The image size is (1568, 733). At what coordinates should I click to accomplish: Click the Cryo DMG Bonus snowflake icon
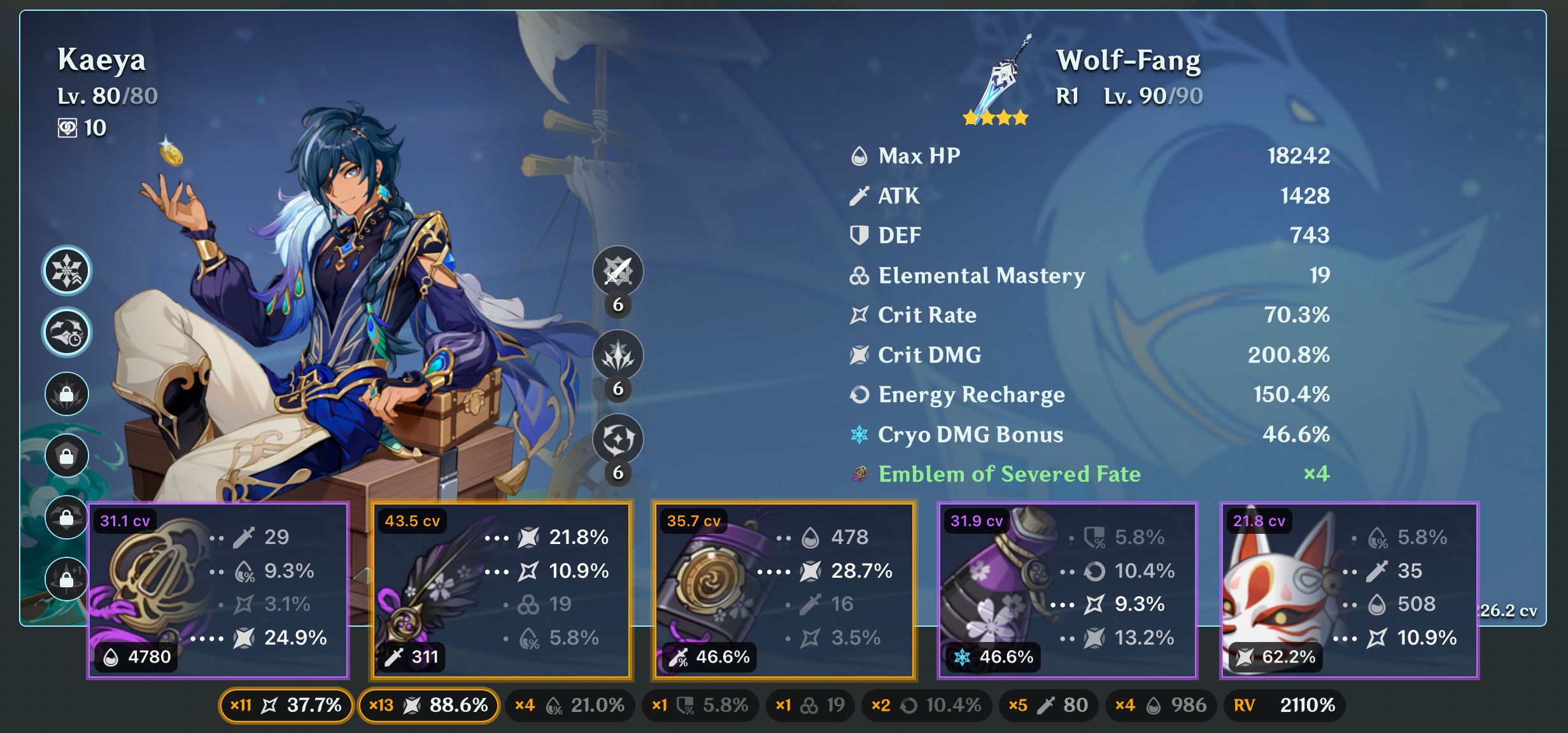point(859,434)
